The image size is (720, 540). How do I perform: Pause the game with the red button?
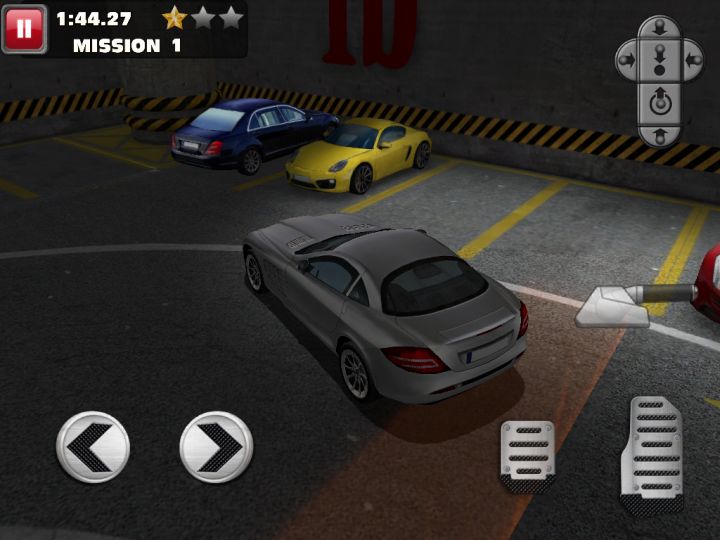(24, 29)
